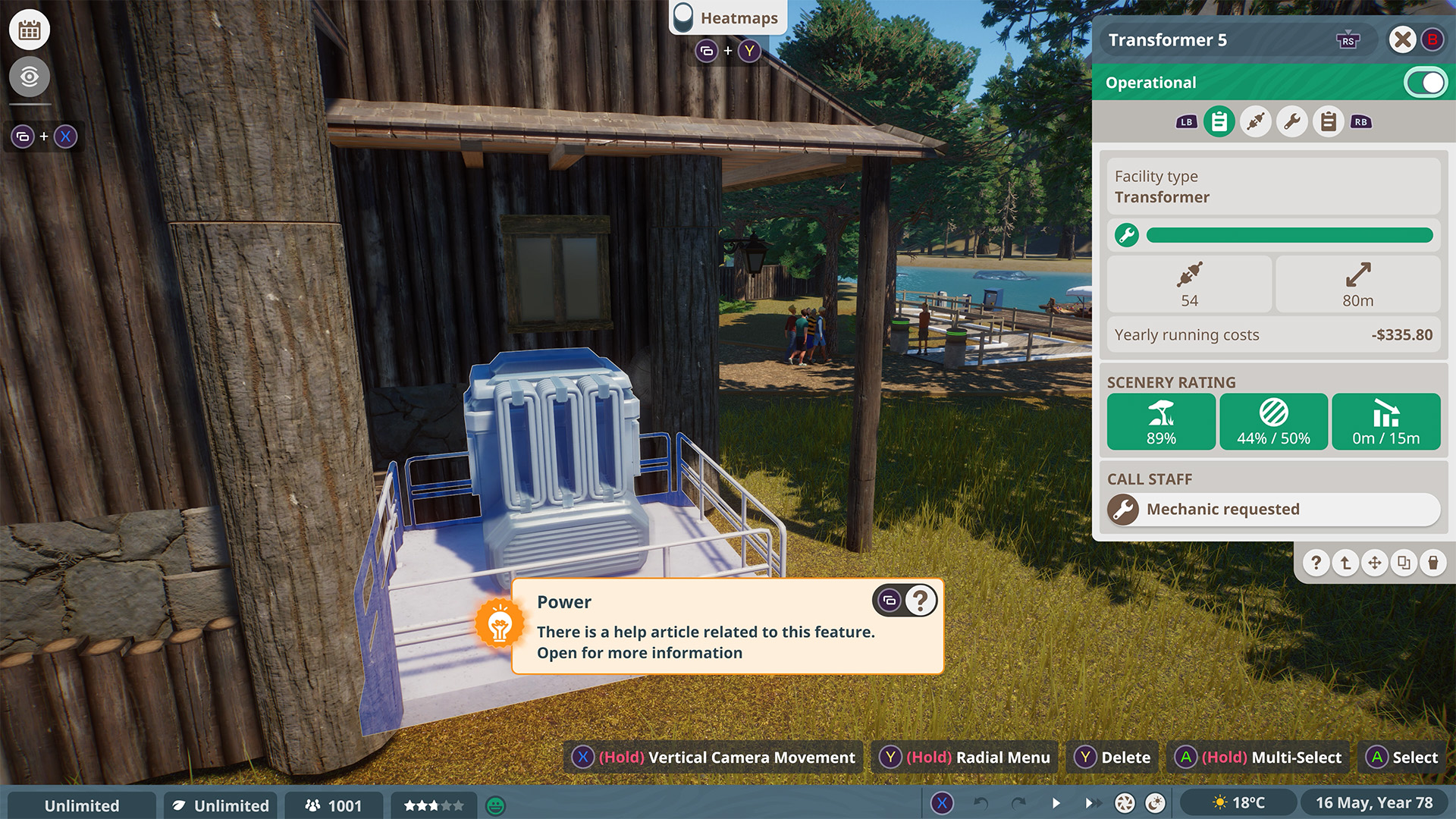Select the green clipboard overview tab
This screenshot has width=1456, height=819.
pyautogui.click(x=1219, y=121)
